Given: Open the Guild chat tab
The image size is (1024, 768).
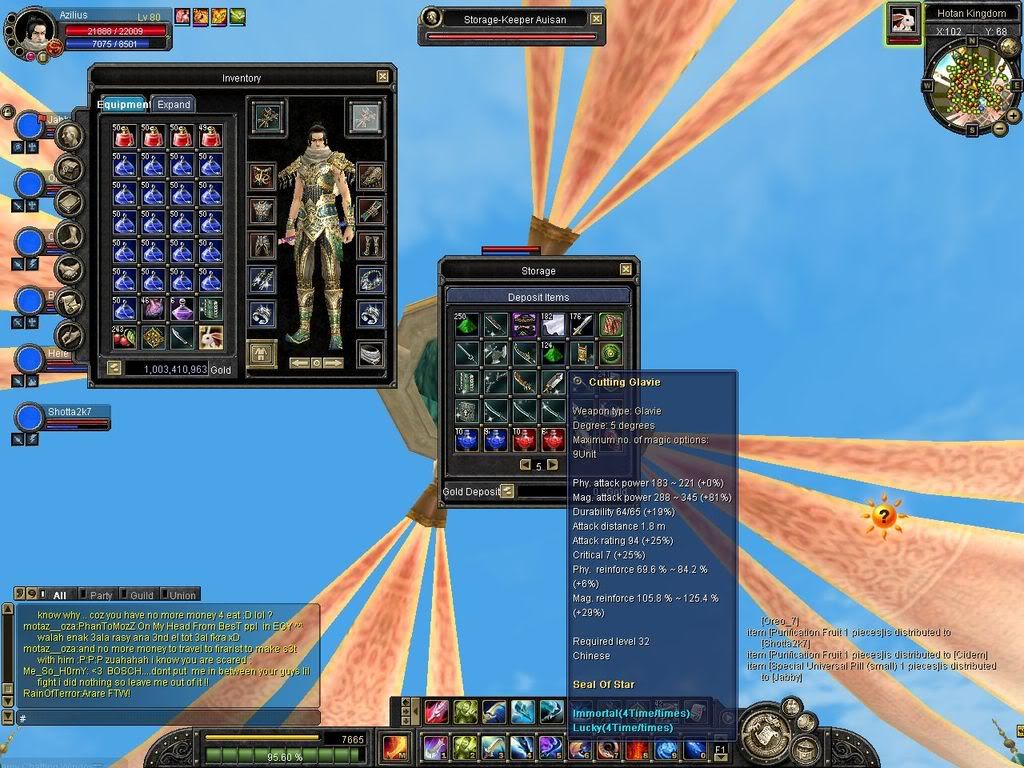Looking at the screenshot, I should pos(141,595).
